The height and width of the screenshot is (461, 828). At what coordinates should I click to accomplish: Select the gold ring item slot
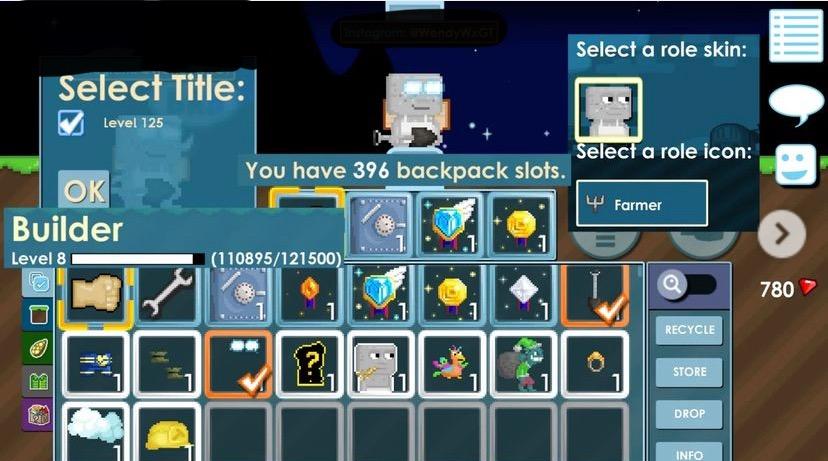point(594,363)
